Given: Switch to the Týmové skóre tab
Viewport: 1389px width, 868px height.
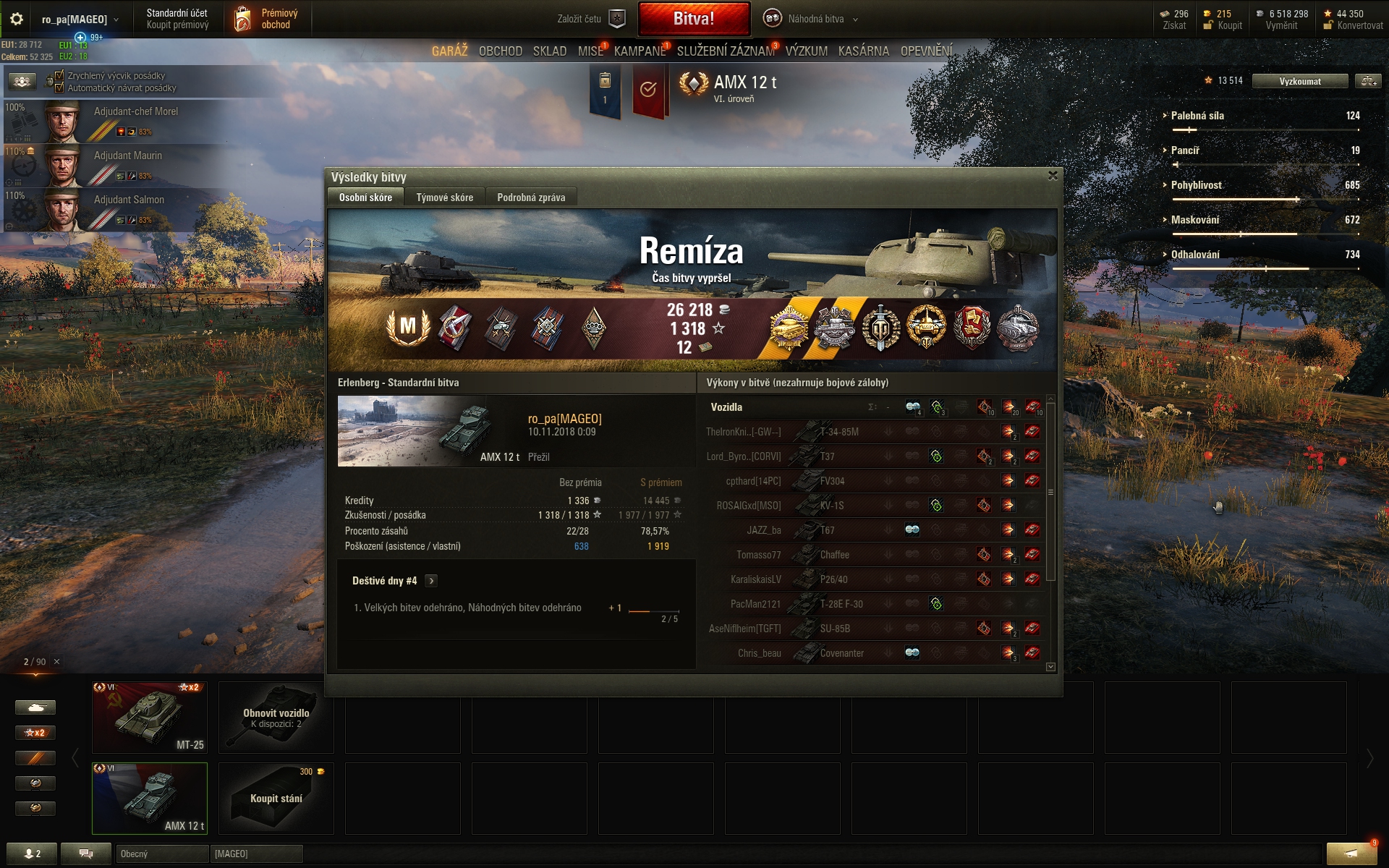Looking at the screenshot, I should (x=444, y=197).
